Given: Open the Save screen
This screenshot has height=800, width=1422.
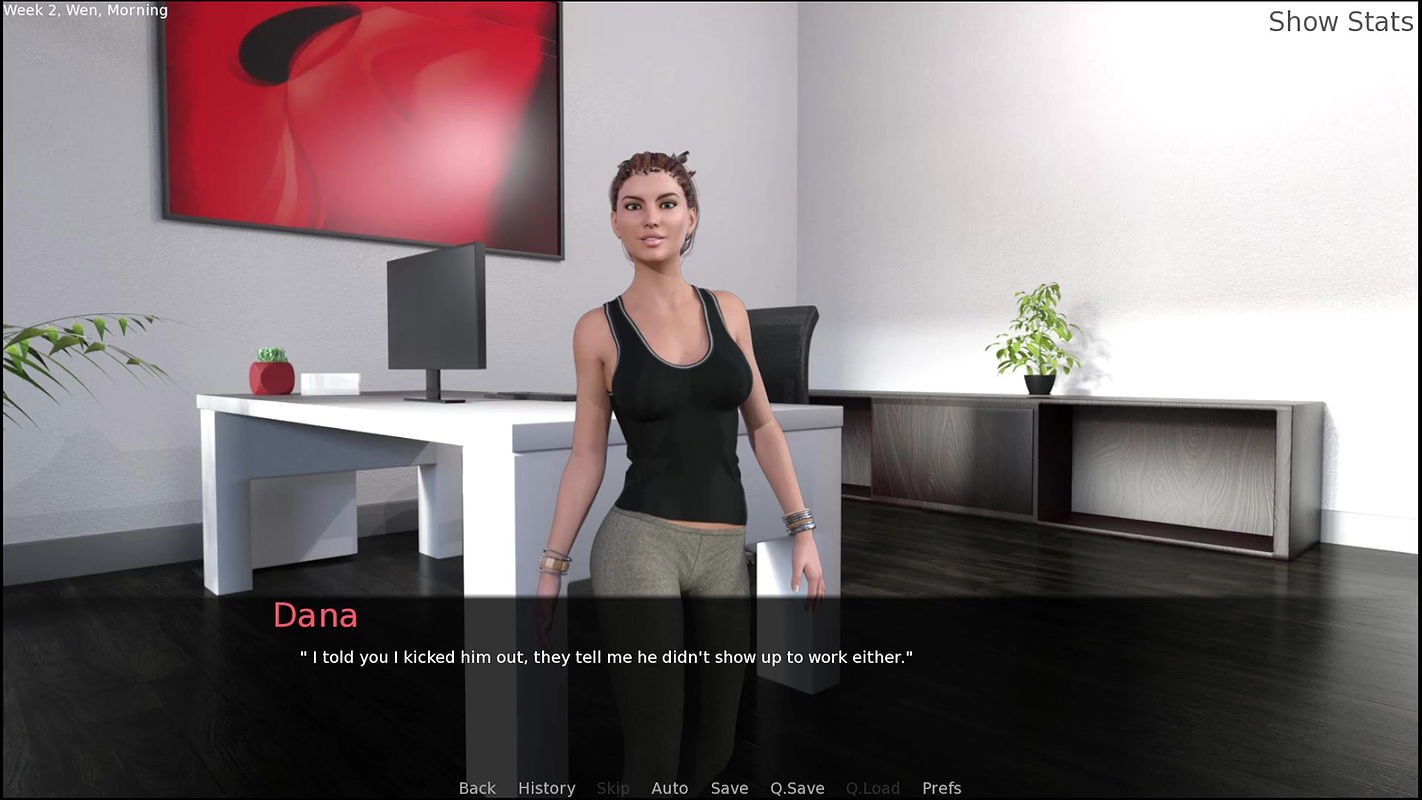Looking at the screenshot, I should tap(729, 788).
